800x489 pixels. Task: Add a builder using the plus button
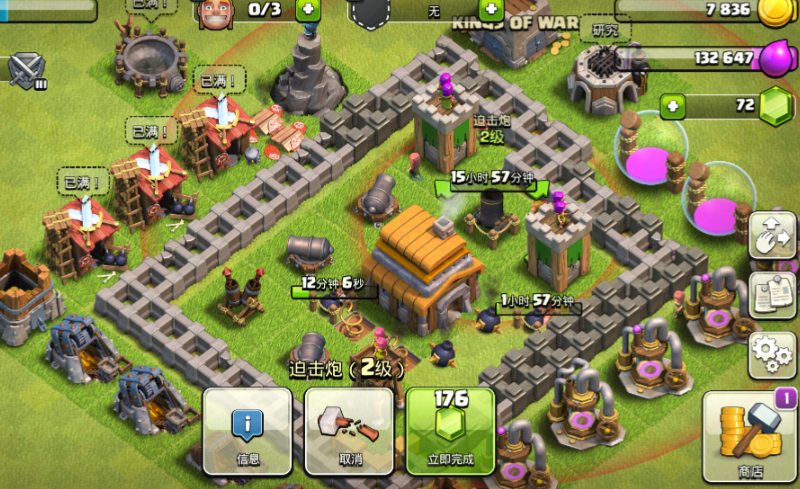click(306, 10)
